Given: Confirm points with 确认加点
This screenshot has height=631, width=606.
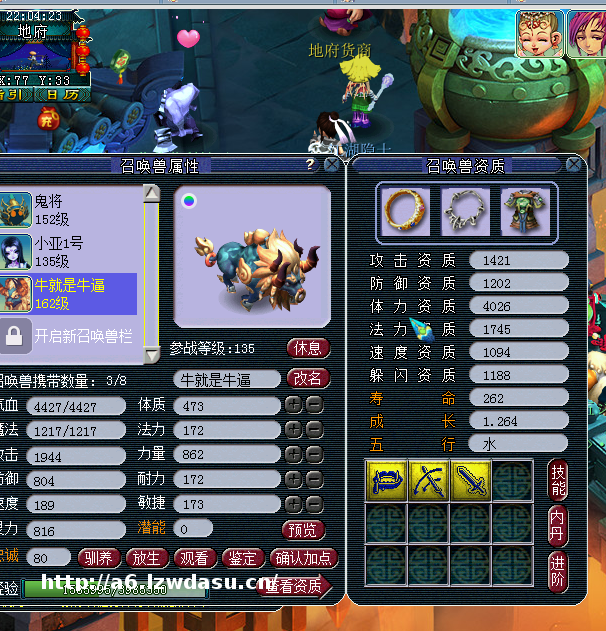Looking at the screenshot, I should [x=304, y=557].
